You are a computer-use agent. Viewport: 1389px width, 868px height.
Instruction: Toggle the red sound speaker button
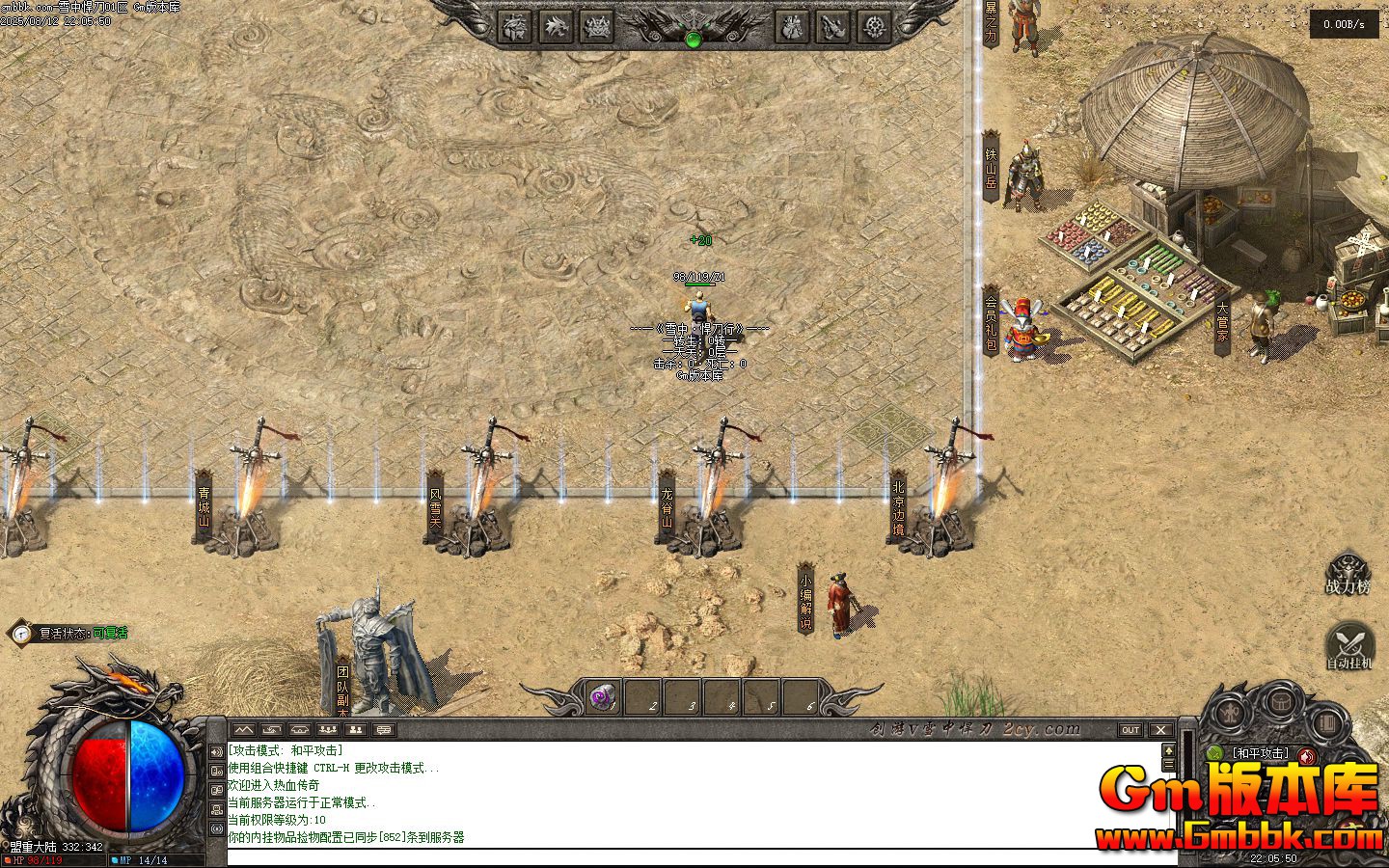[x=1307, y=755]
